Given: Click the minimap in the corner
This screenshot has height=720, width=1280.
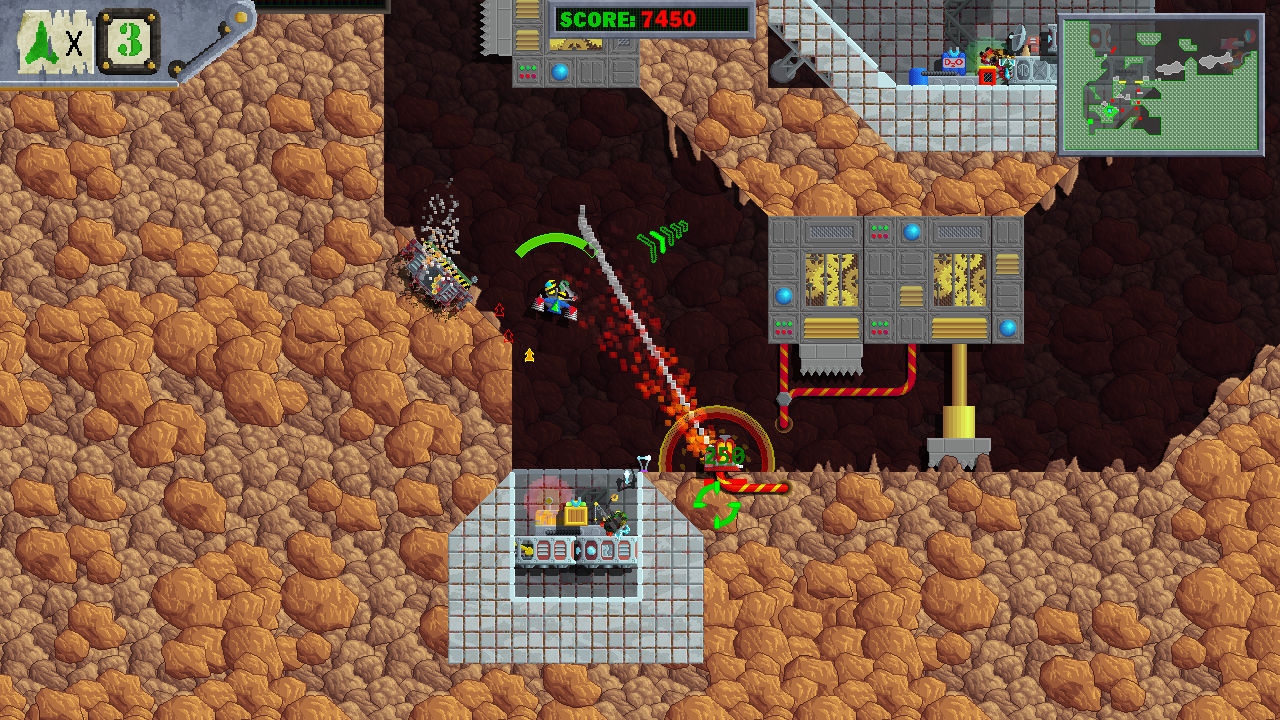Looking at the screenshot, I should click(1160, 84).
